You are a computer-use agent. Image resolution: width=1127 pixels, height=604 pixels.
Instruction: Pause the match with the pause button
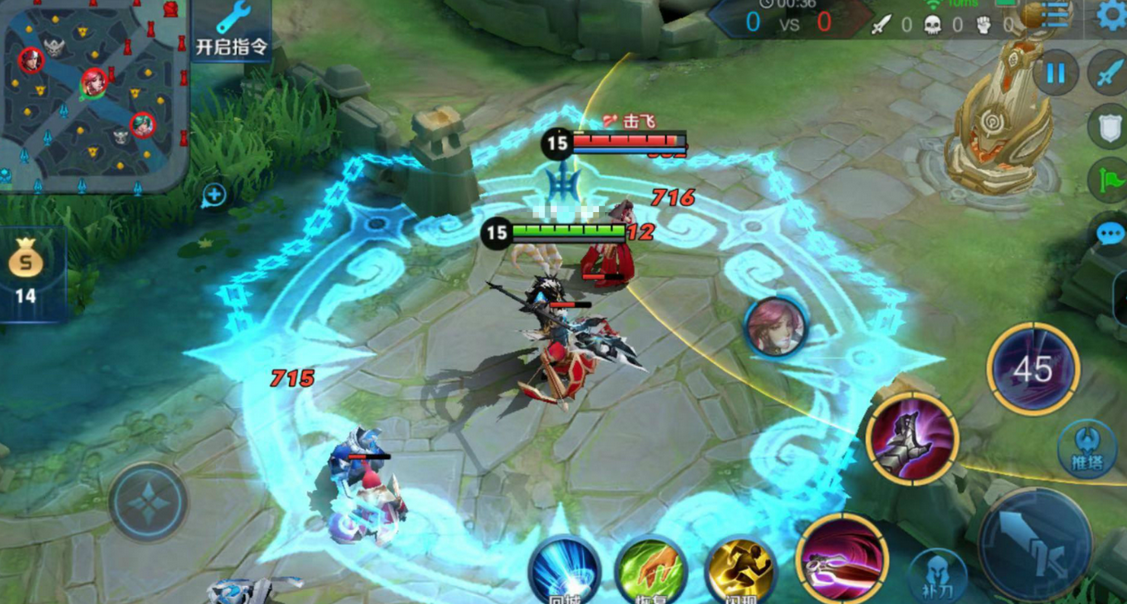(x=1055, y=73)
